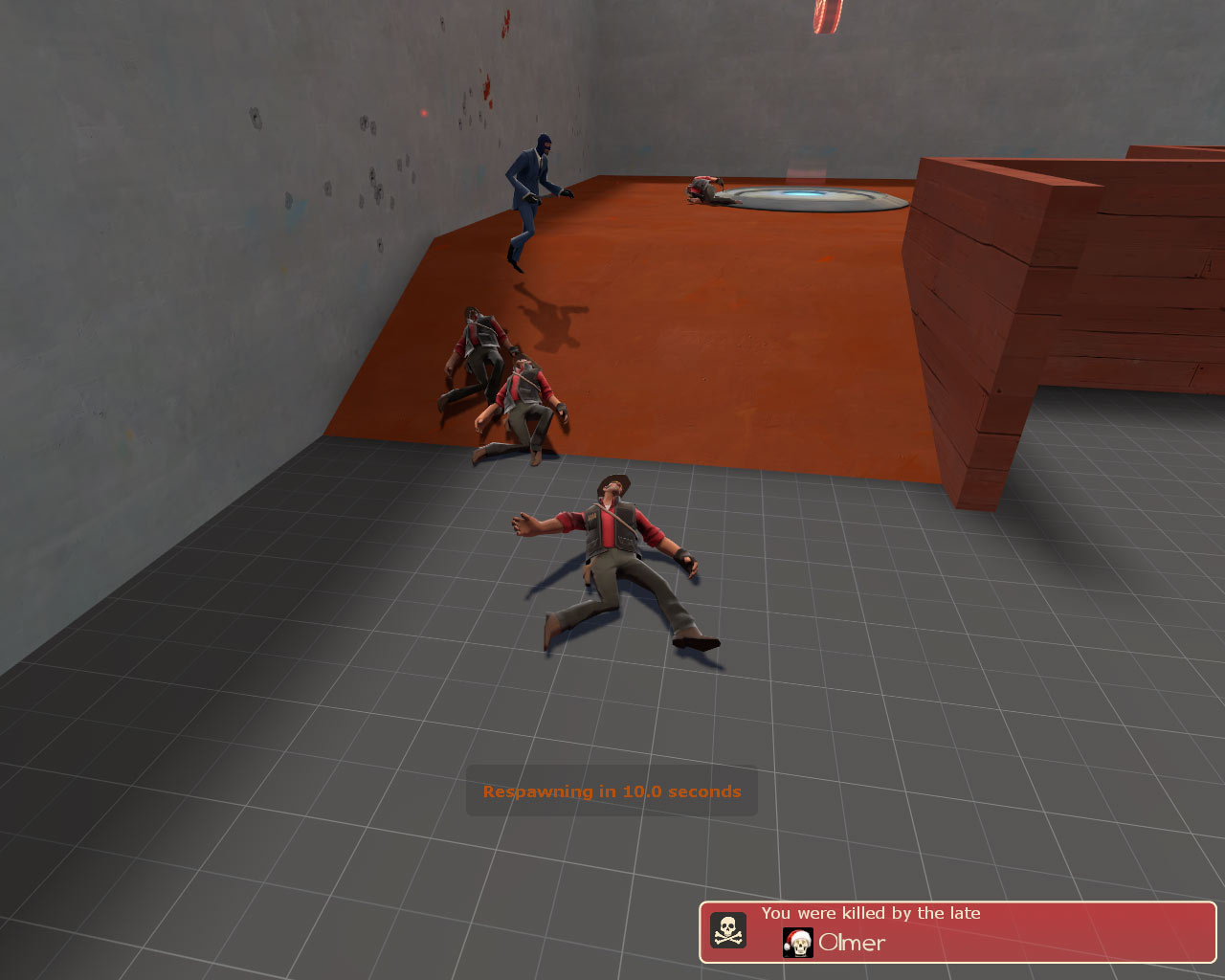
Task: Select the Olmer killer name label
Action: [851, 943]
